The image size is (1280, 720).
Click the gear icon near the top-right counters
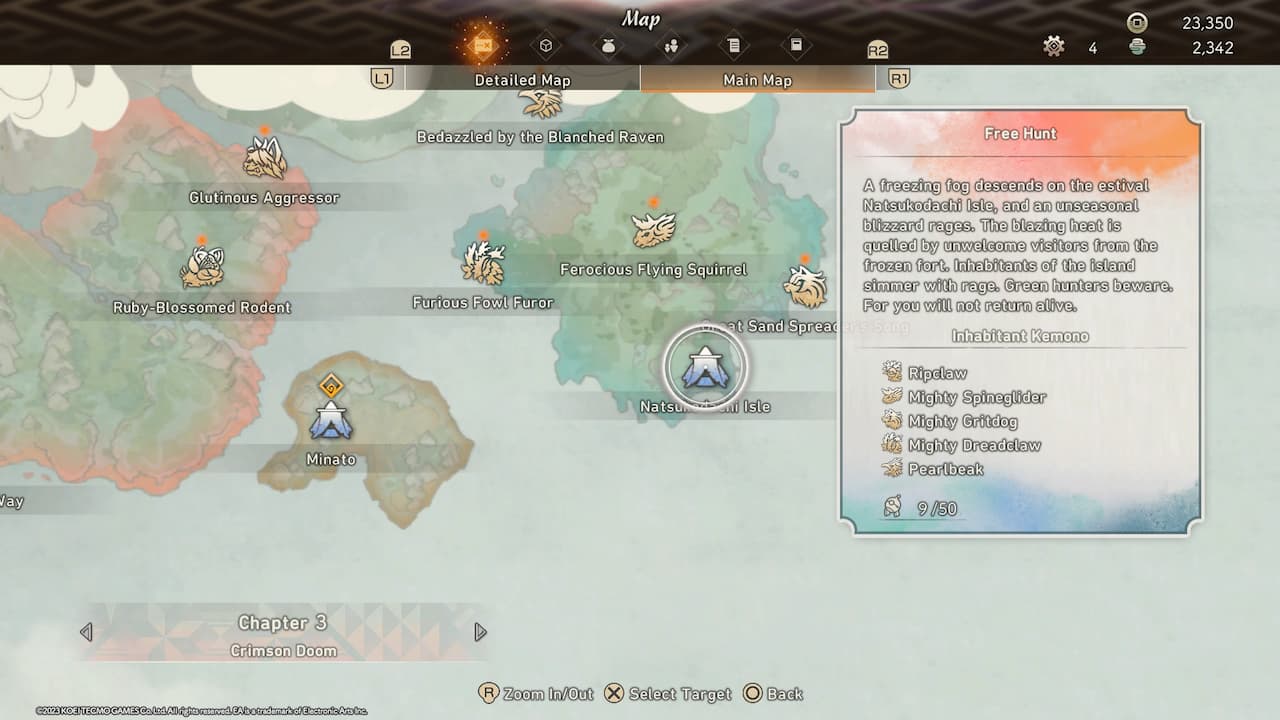pos(1053,44)
